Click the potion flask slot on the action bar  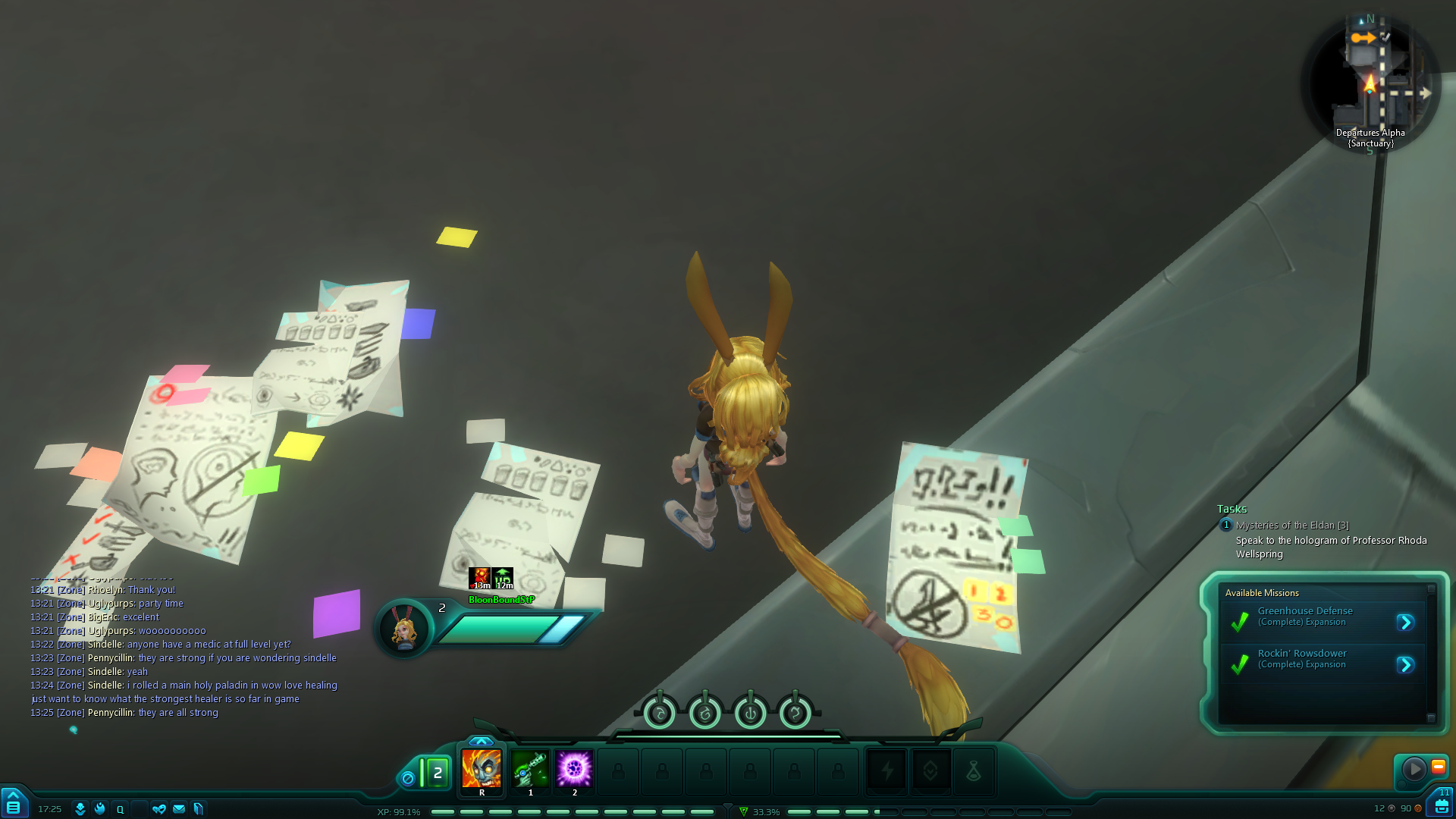pos(974,771)
